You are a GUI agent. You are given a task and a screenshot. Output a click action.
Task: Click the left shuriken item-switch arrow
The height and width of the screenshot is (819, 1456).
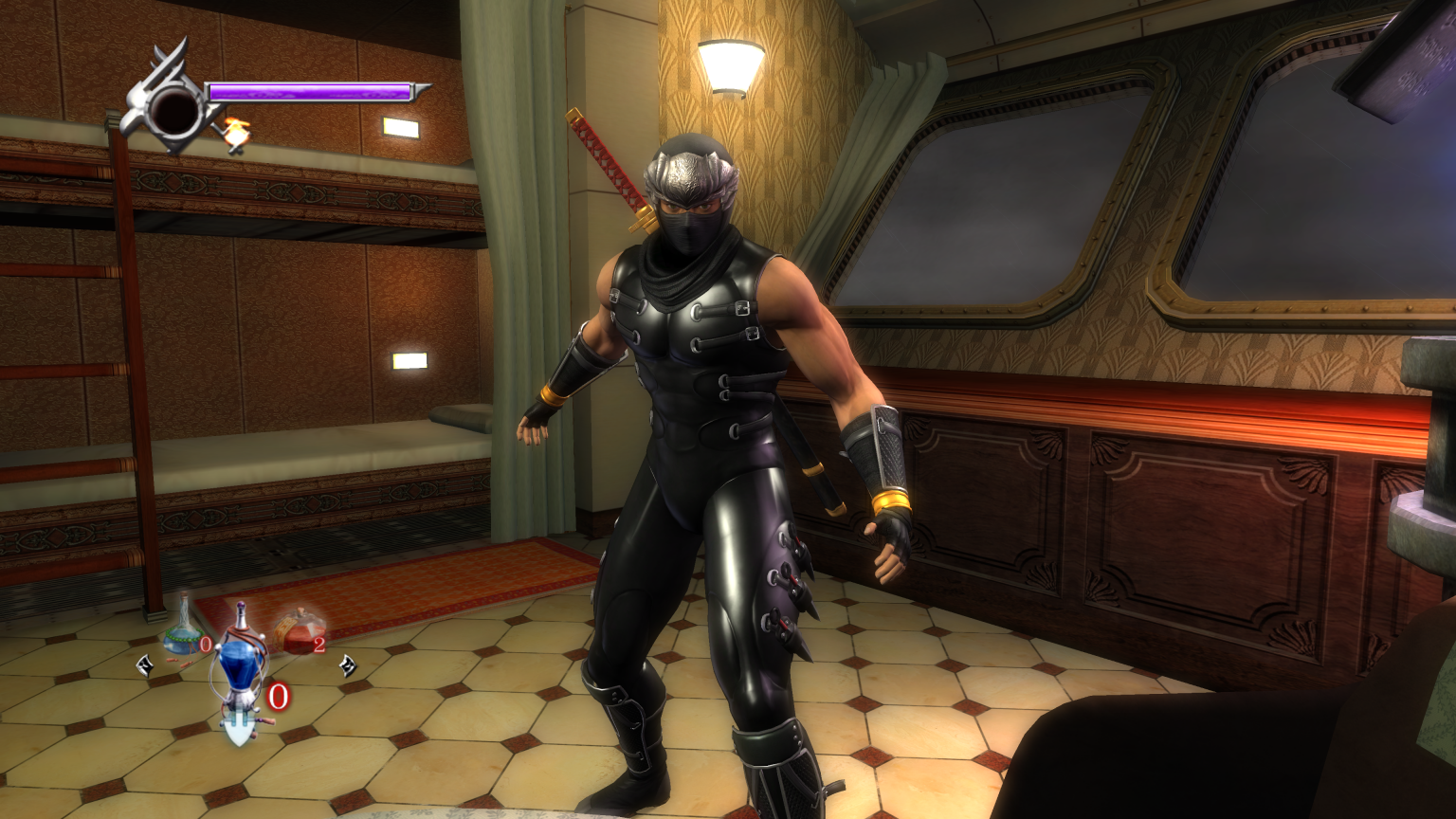pos(143,664)
